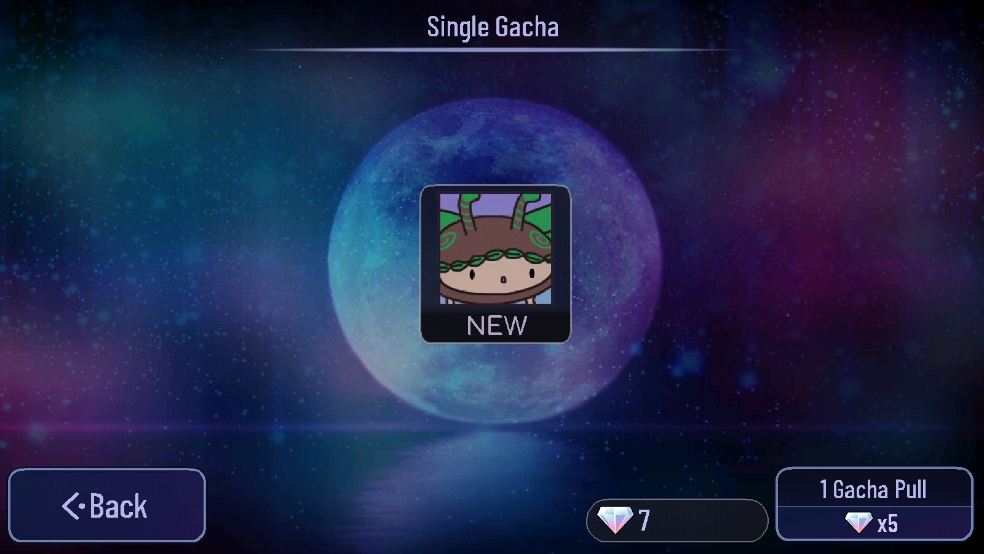Start 1 Gacha Pull for 5 diamonds
Image resolution: width=984 pixels, height=554 pixels.
[874, 505]
